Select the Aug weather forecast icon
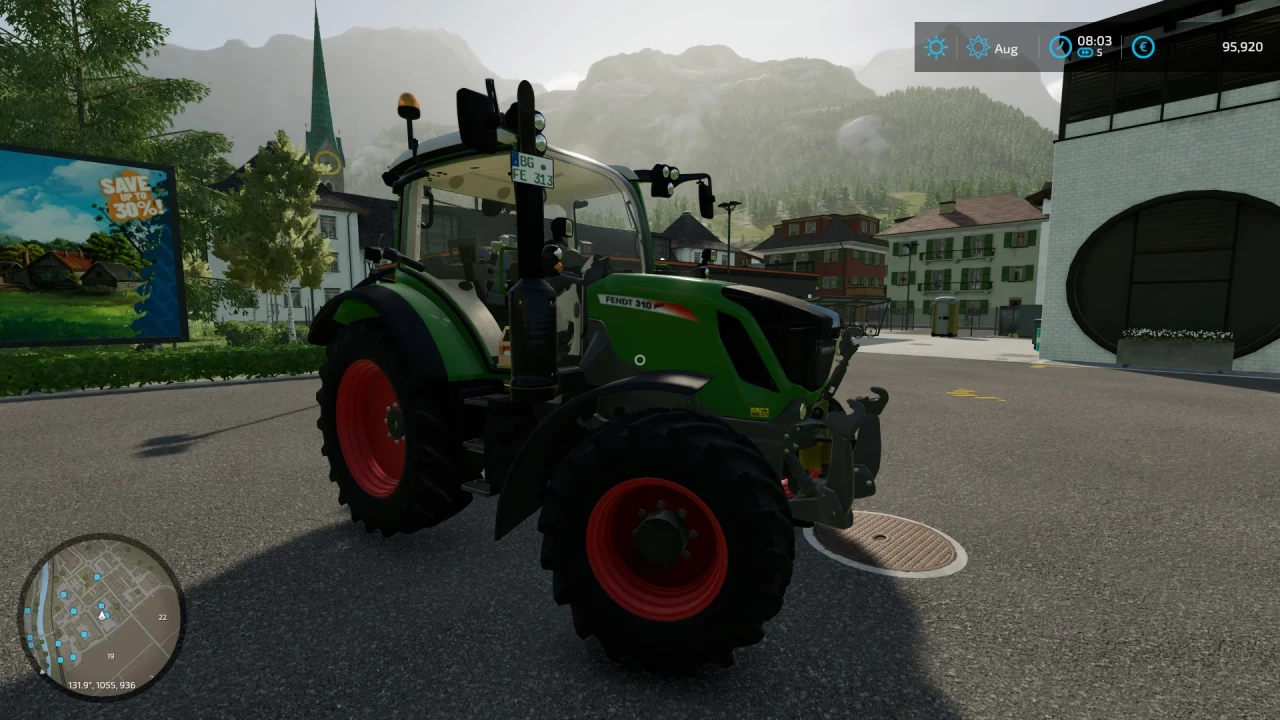Viewport: 1280px width, 720px height. (x=977, y=47)
